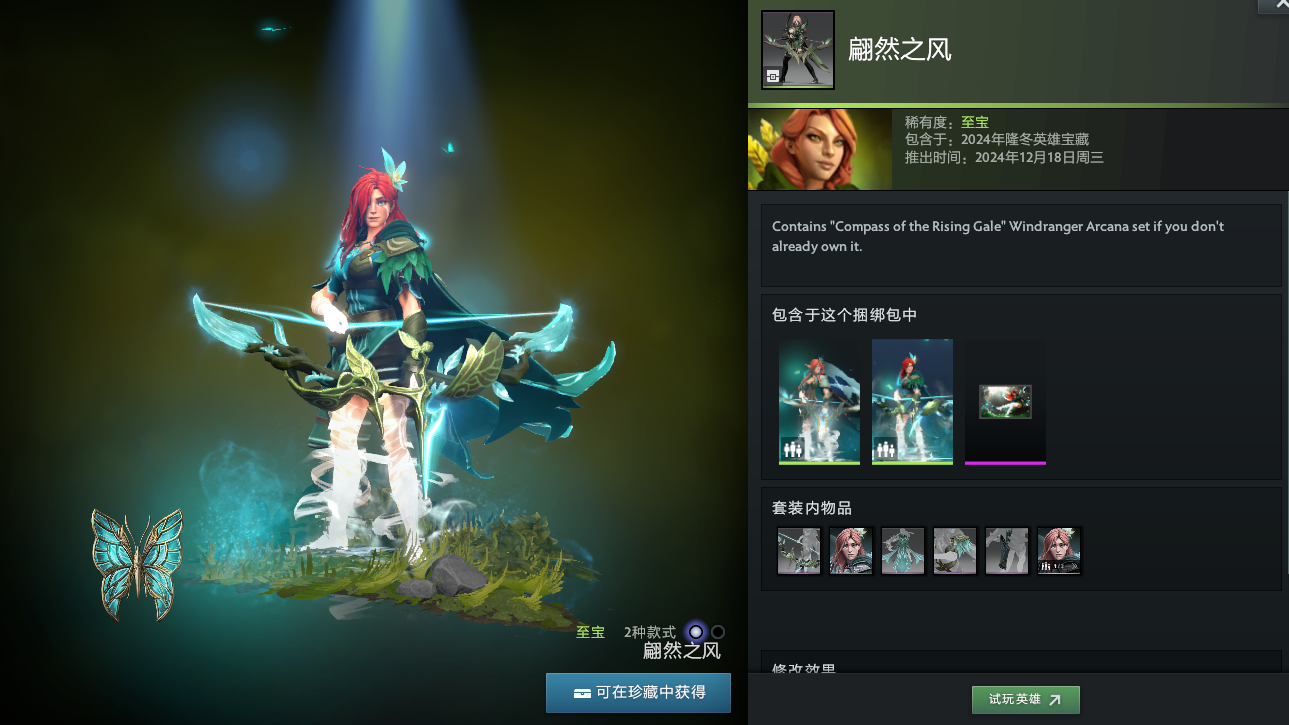Click the group-of-figures icon on the first bundle thumbnail
This screenshot has height=725, width=1289.
coord(793,449)
